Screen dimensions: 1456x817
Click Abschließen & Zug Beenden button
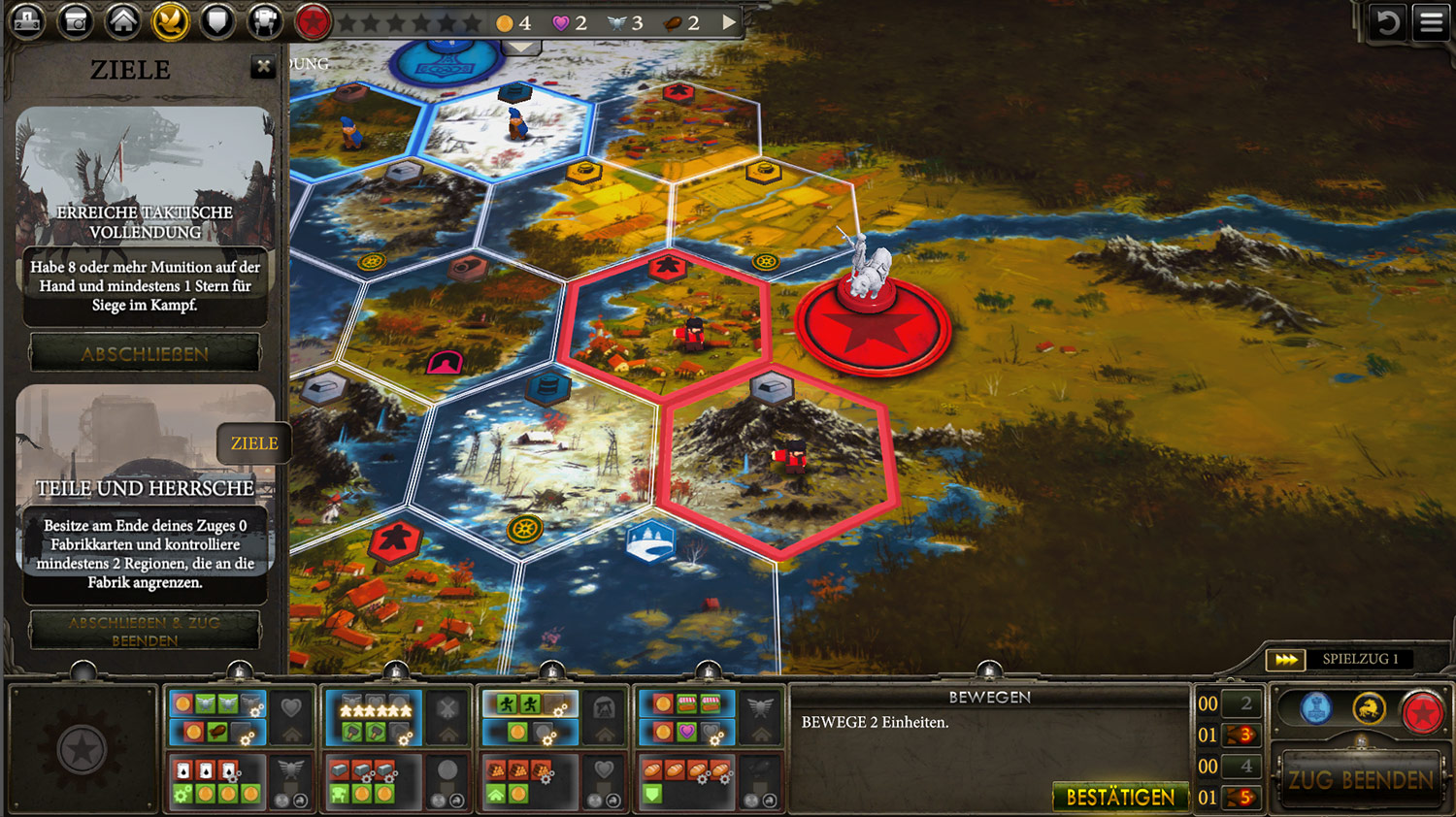(x=145, y=631)
